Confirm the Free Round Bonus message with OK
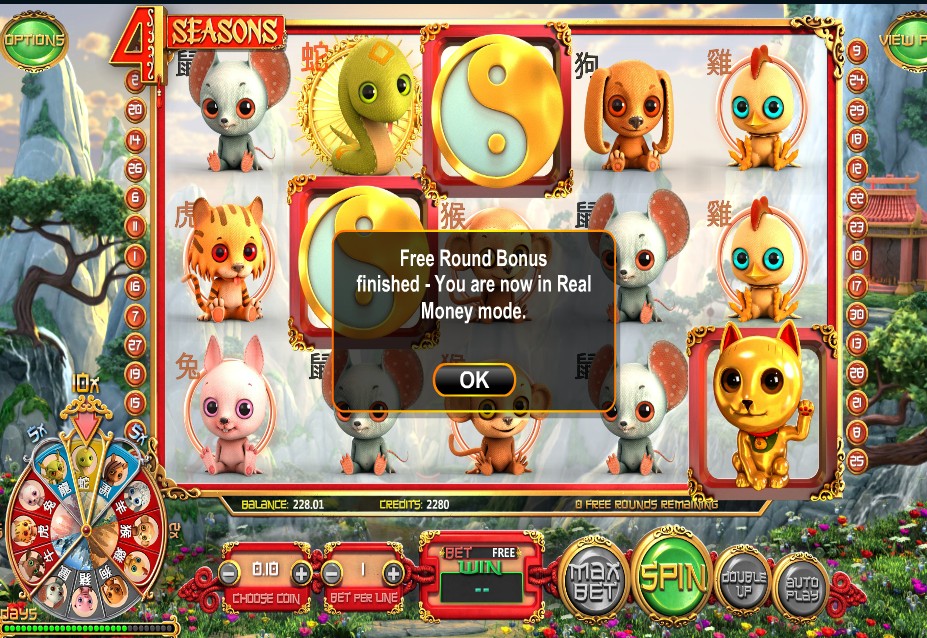Viewport: 927px width, 638px height. click(474, 380)
